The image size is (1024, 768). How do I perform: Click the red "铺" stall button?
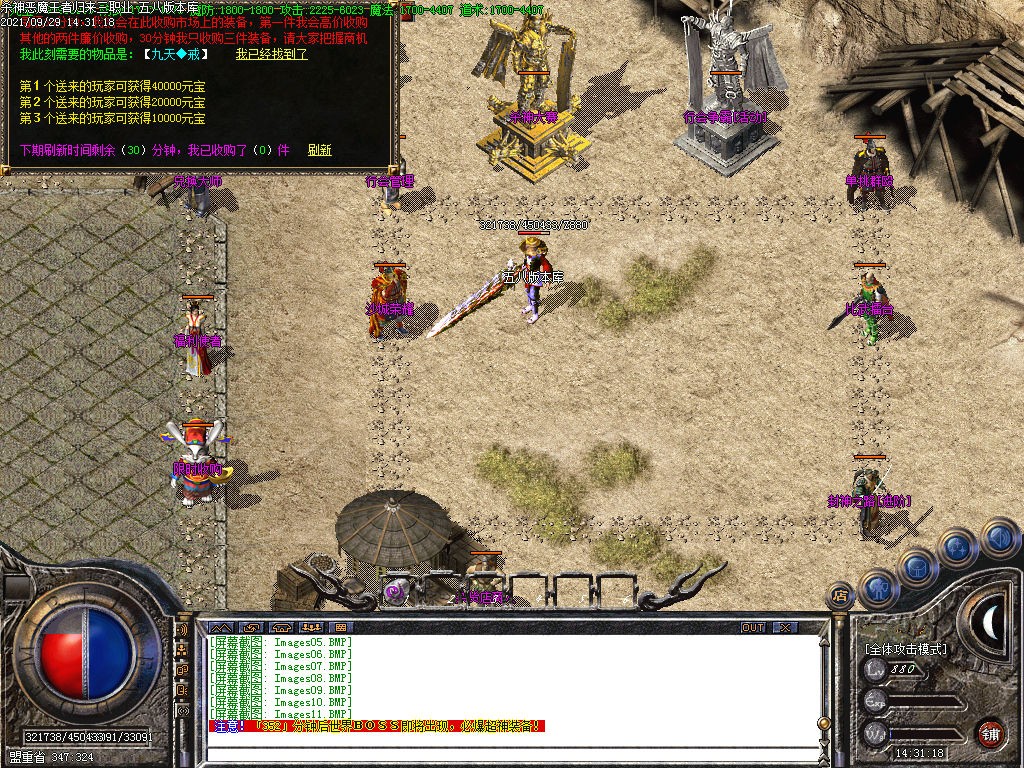pos(990,733)
